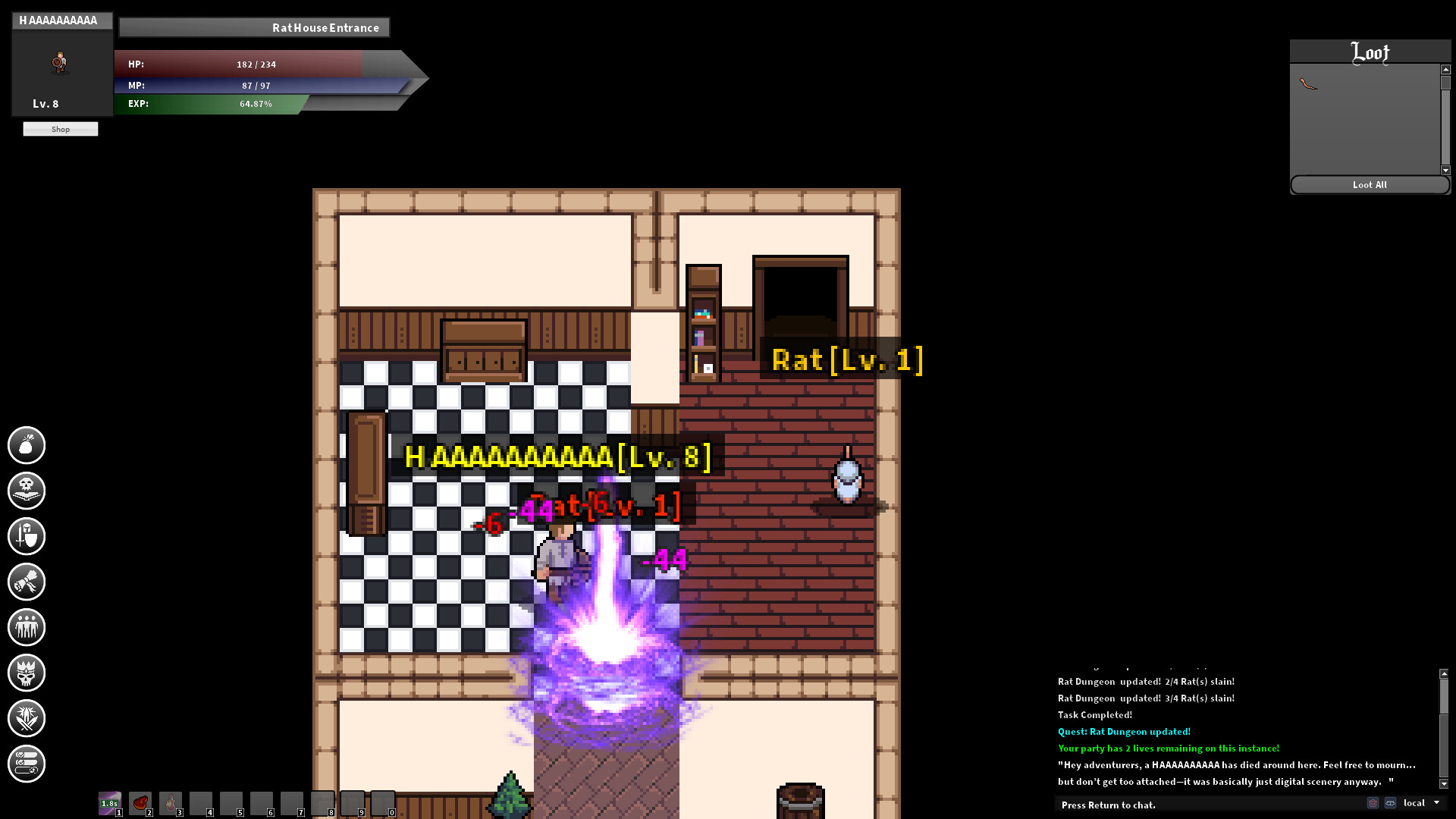This screenshot has height=819, width=1456.
Task: Open the crowned skull boss panel
Action: 27,673
